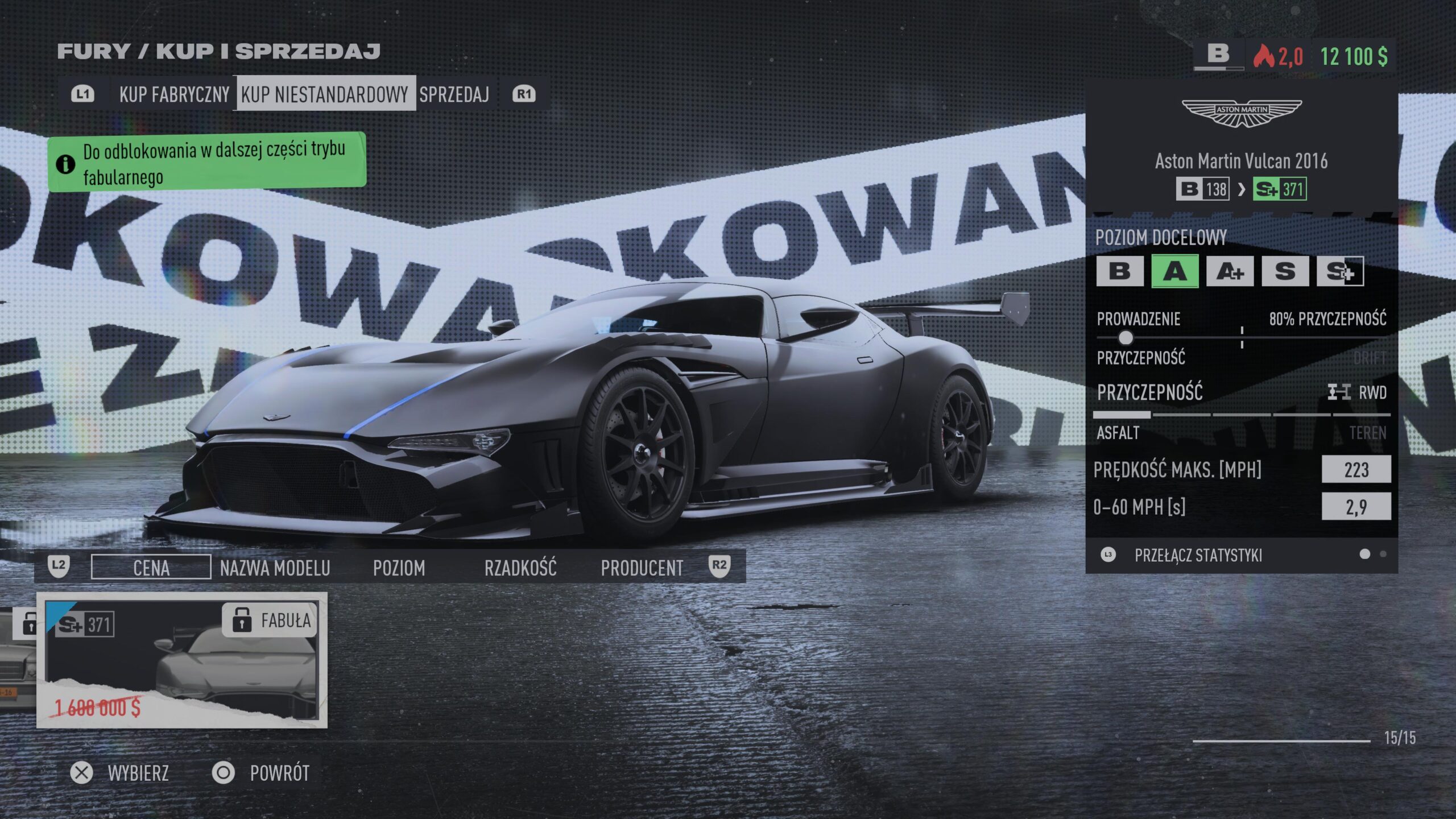Select the locked Aston Martin Vulcan card
Image resolution: width=1456 pixels, height=819 pixels.
pos(182,660)
